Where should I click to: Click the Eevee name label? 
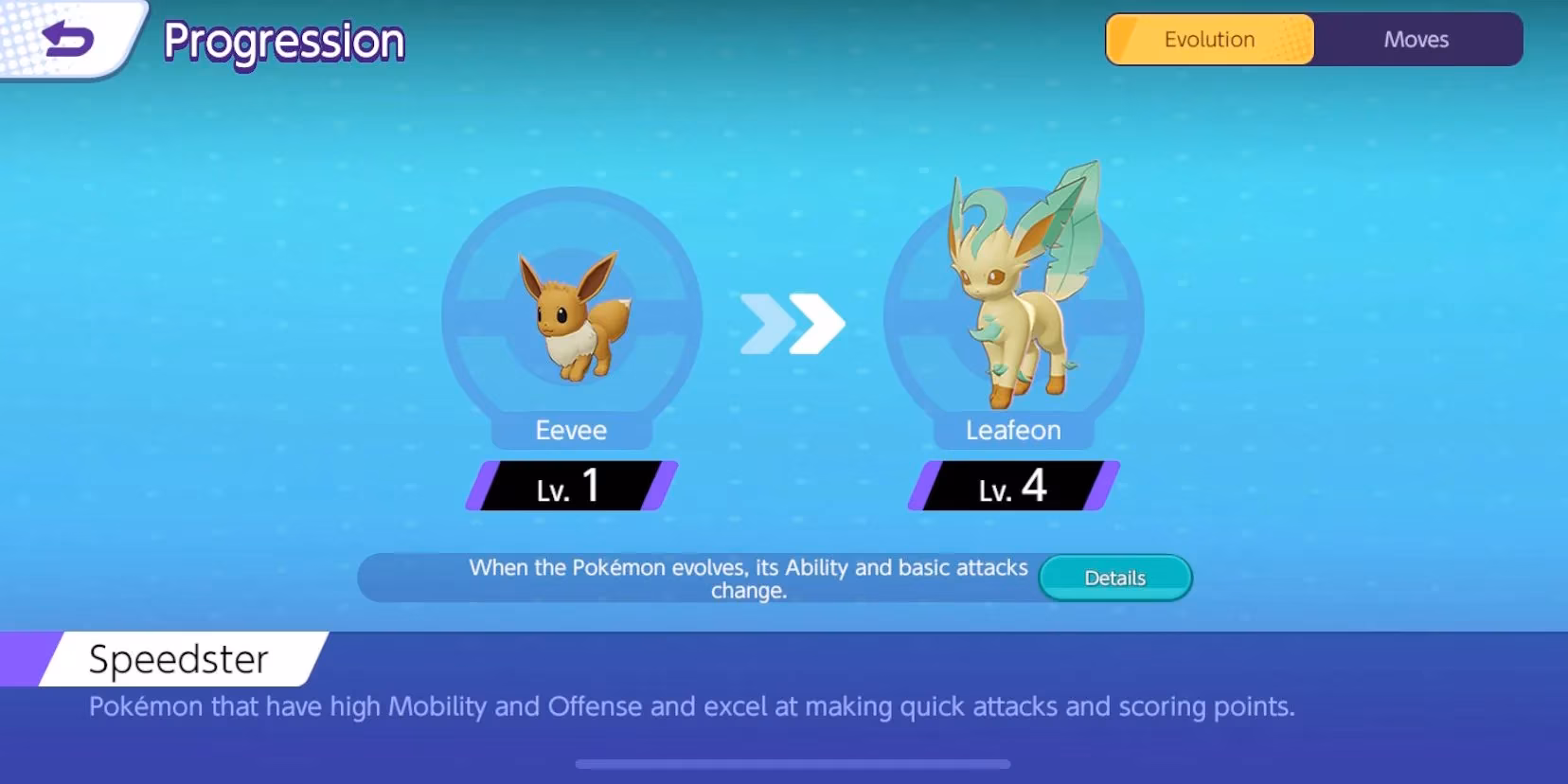(x=571, y=430)
